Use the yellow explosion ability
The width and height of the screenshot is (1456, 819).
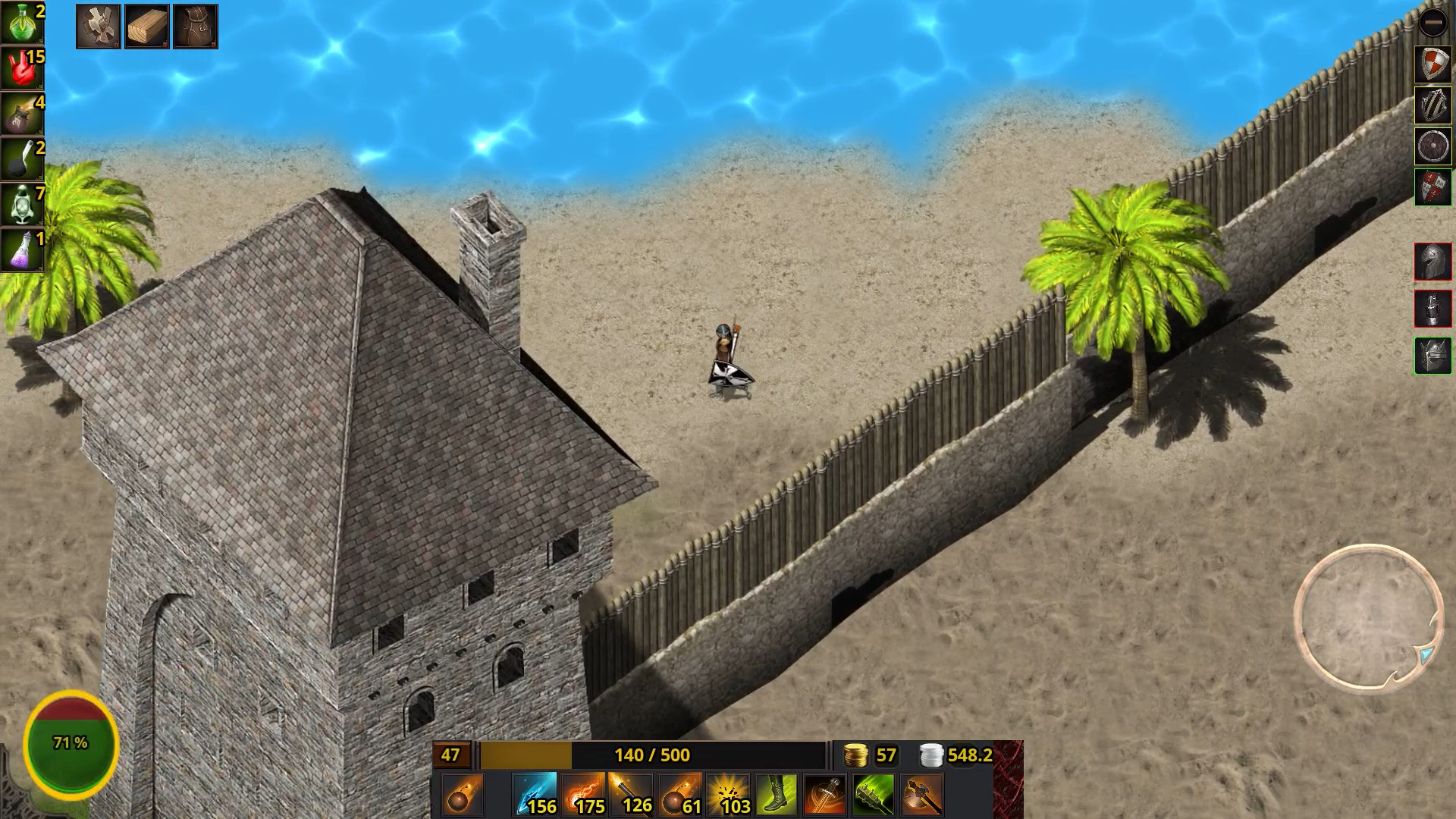point(728,794)
